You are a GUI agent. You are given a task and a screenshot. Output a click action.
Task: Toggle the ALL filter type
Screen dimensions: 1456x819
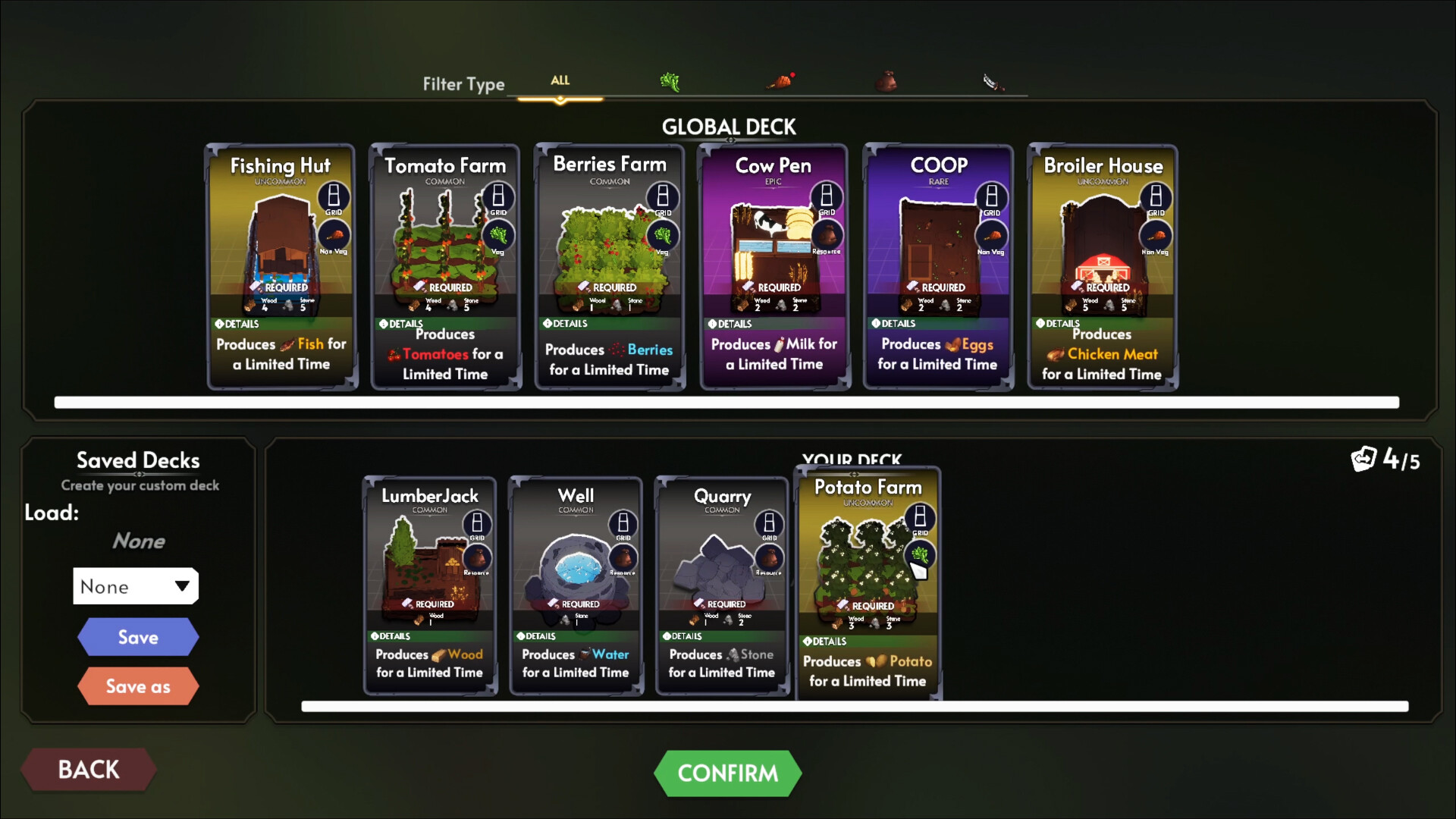[560, 81]
